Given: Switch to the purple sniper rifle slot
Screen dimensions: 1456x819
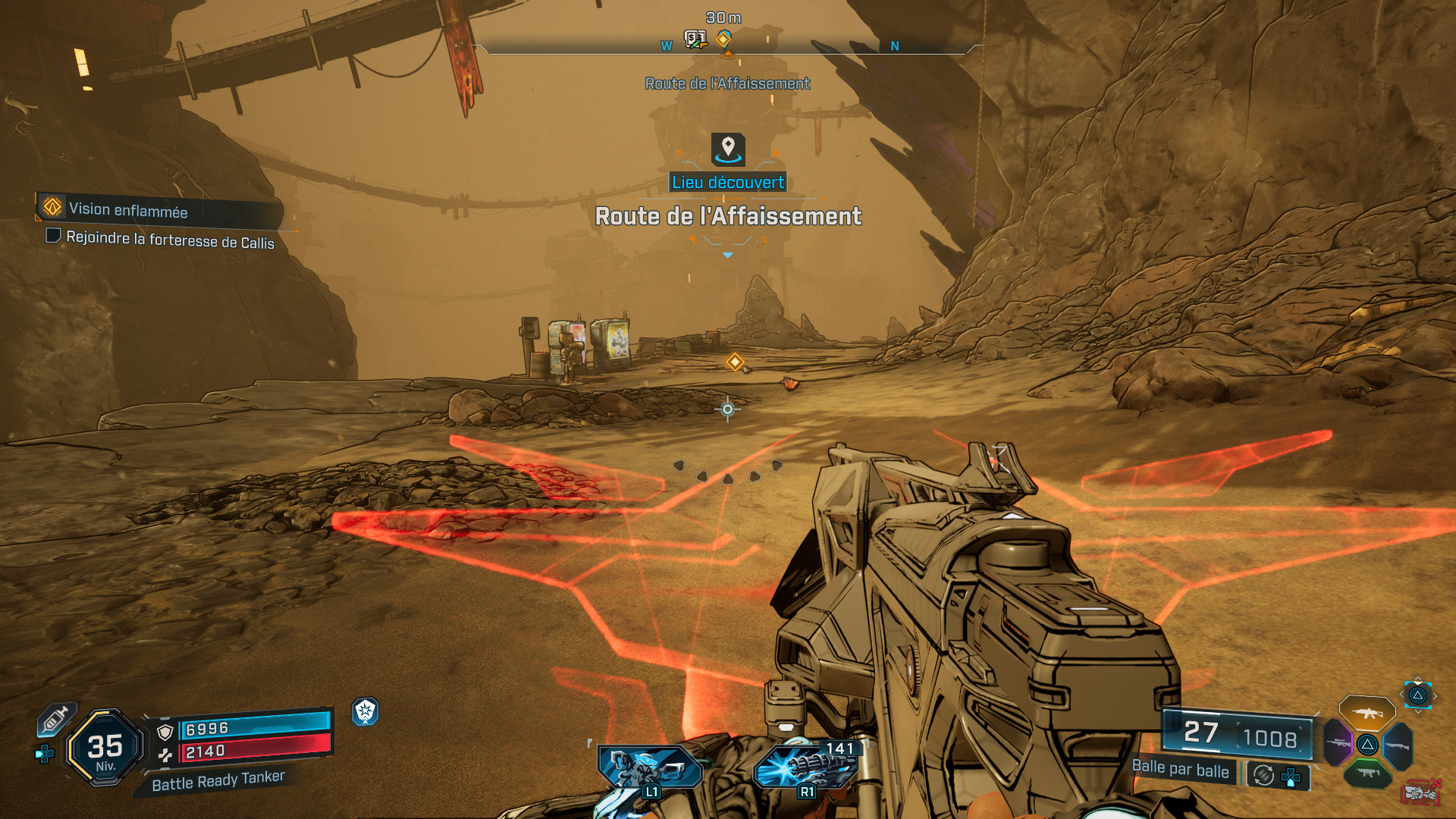Looking at the screenshot, I should click(x=1338, y=743).
